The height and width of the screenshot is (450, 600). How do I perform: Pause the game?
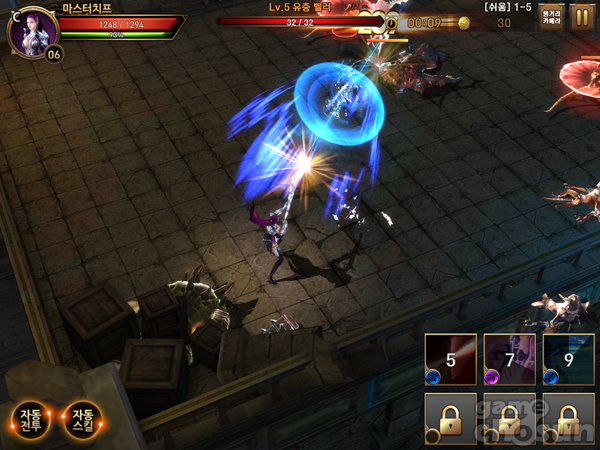(x=581, y=19)
